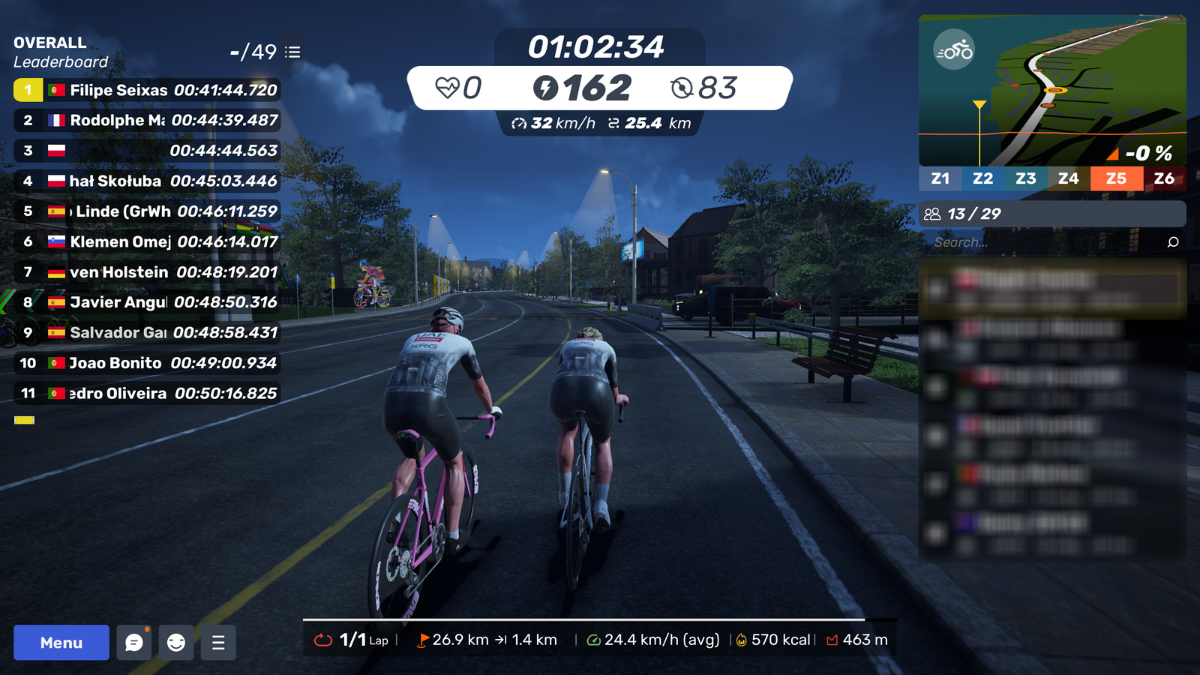Toggle the leaderboard list icon next to 49
Image resolution: width=1200 pixels, height=675 pixels.
pyautogui.click(x=292, y=52)
